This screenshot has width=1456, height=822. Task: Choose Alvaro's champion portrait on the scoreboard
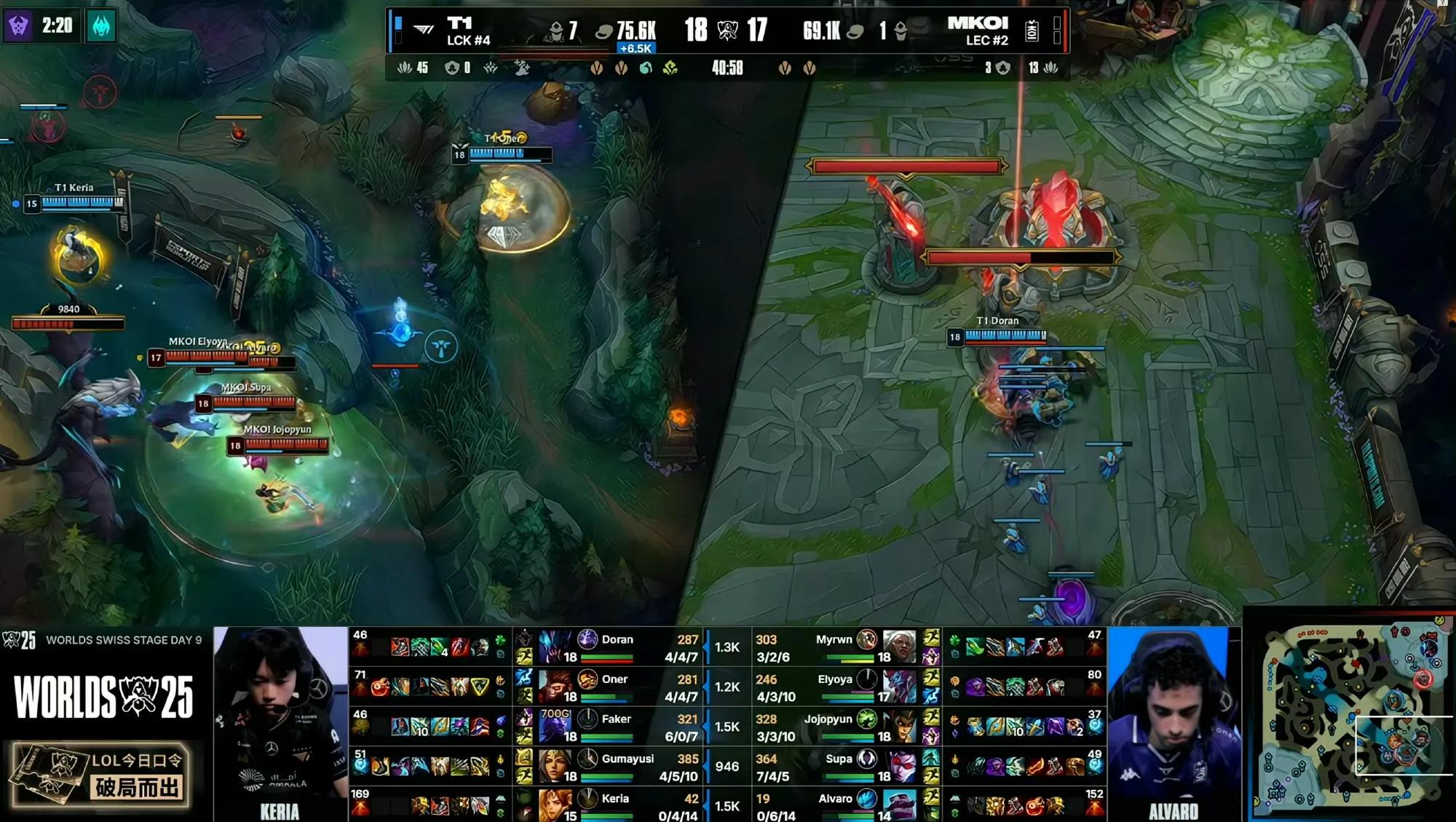click(x=900, y=805)
